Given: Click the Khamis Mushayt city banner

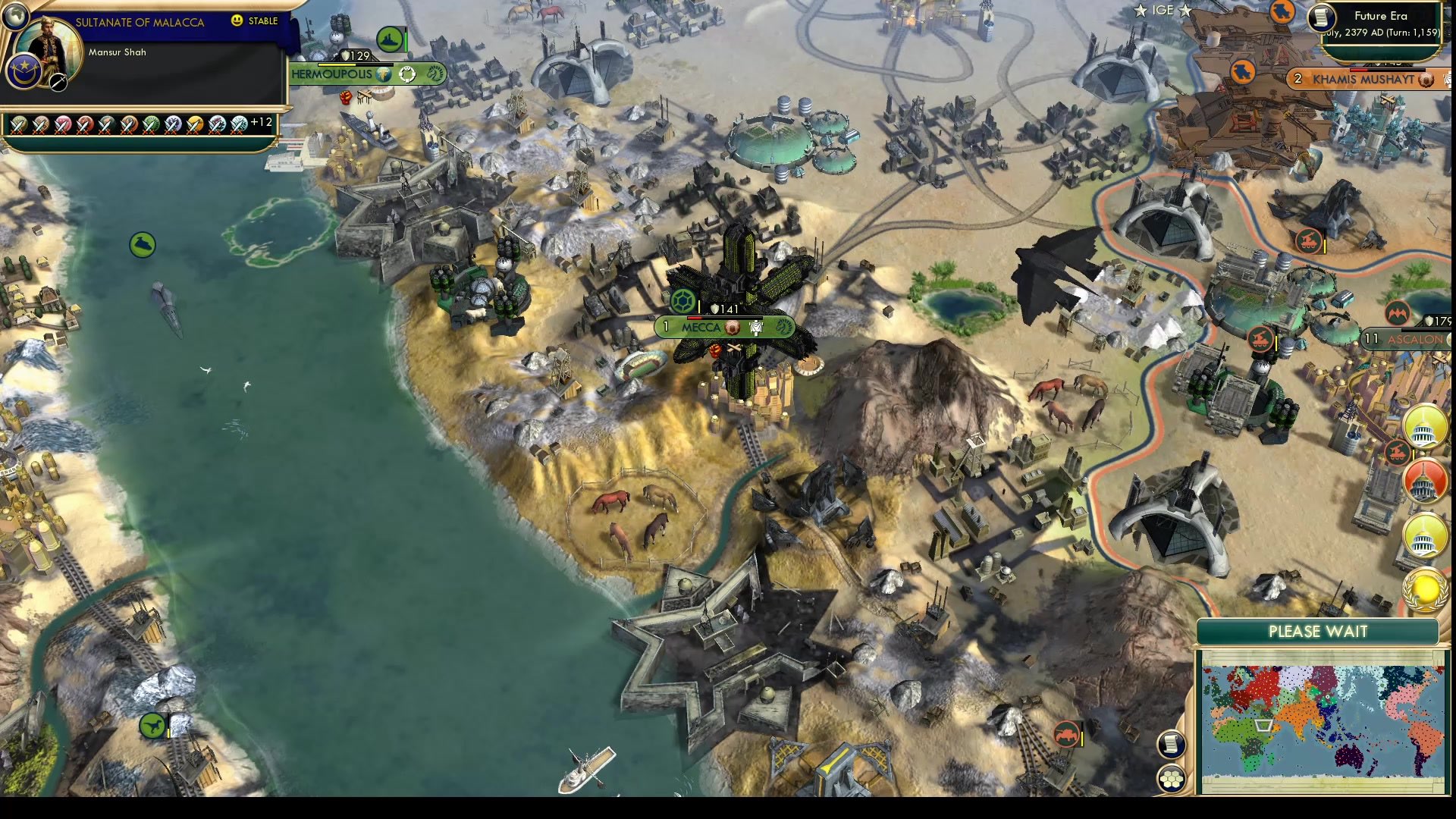Looking at the screenshot, I should click(1357, 80).
